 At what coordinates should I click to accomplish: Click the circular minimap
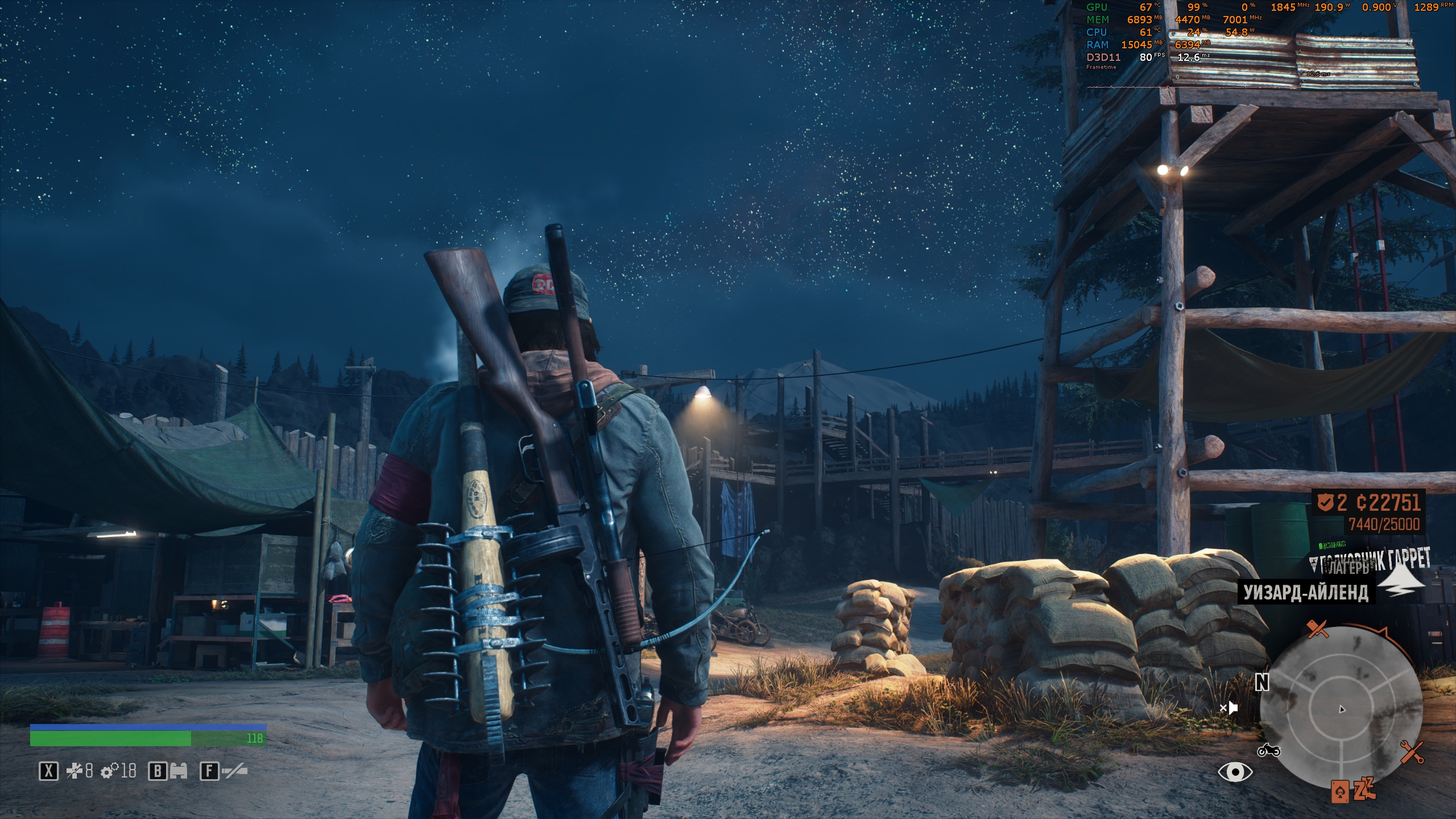pyautogui.click(x=1341, y=708)
